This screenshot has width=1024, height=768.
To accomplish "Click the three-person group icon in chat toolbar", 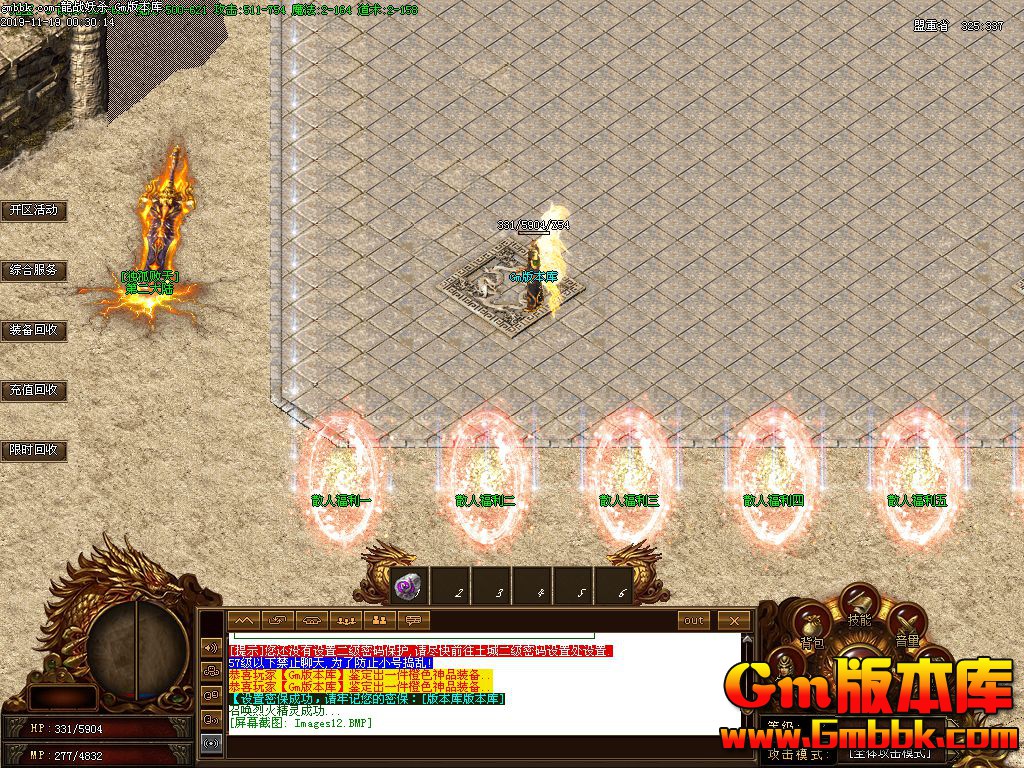I will 346,620.
